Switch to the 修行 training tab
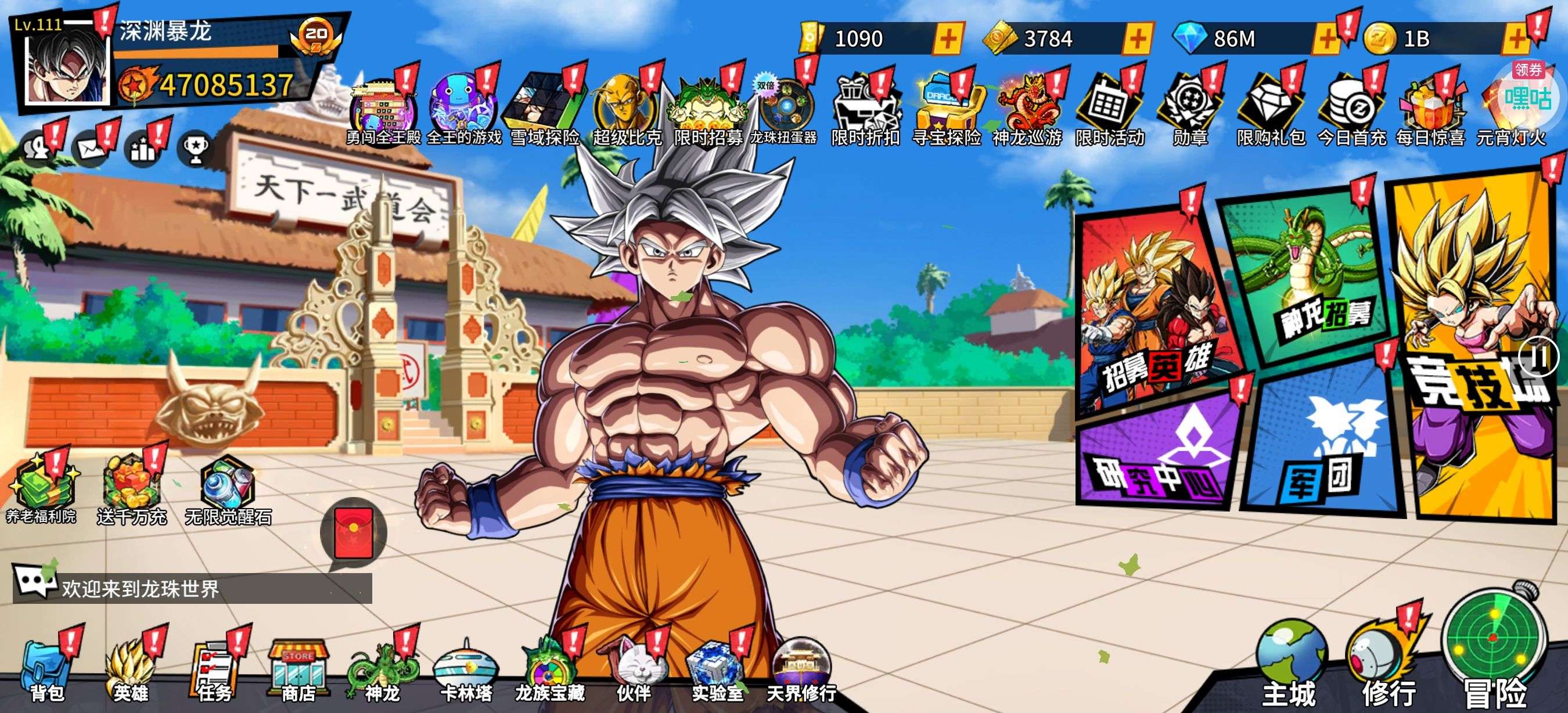1568x713 pixels. pyautogui.click(x=1387, y=669)
